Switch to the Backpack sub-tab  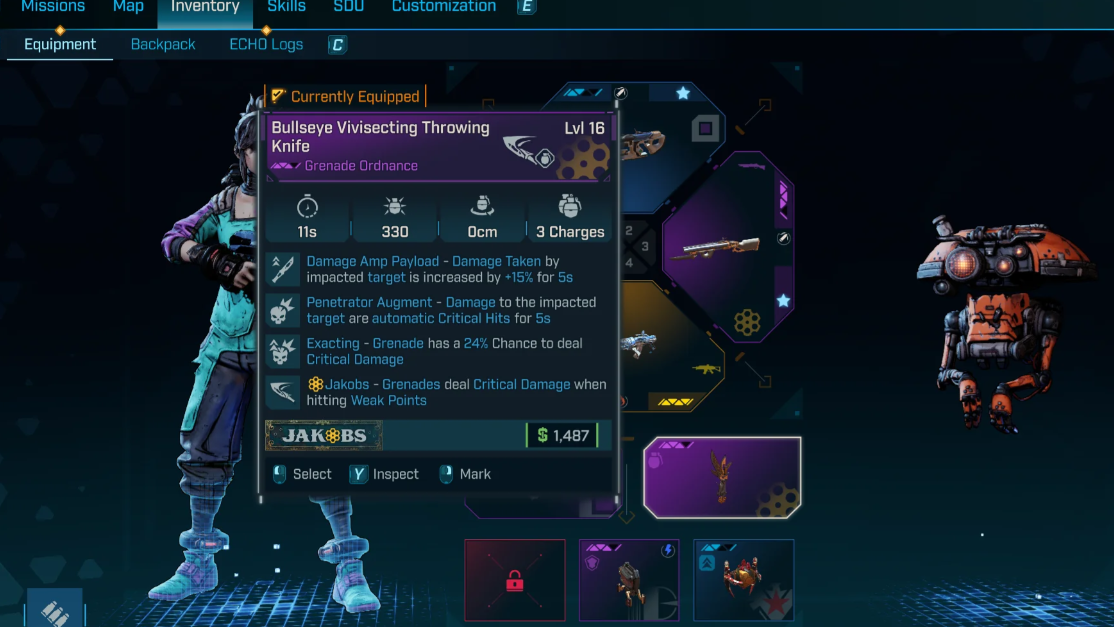click(163, 44)
